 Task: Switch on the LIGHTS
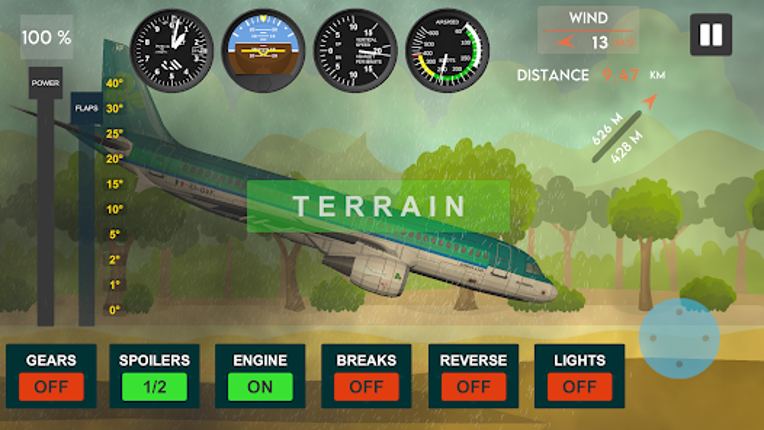pos(579,386)
